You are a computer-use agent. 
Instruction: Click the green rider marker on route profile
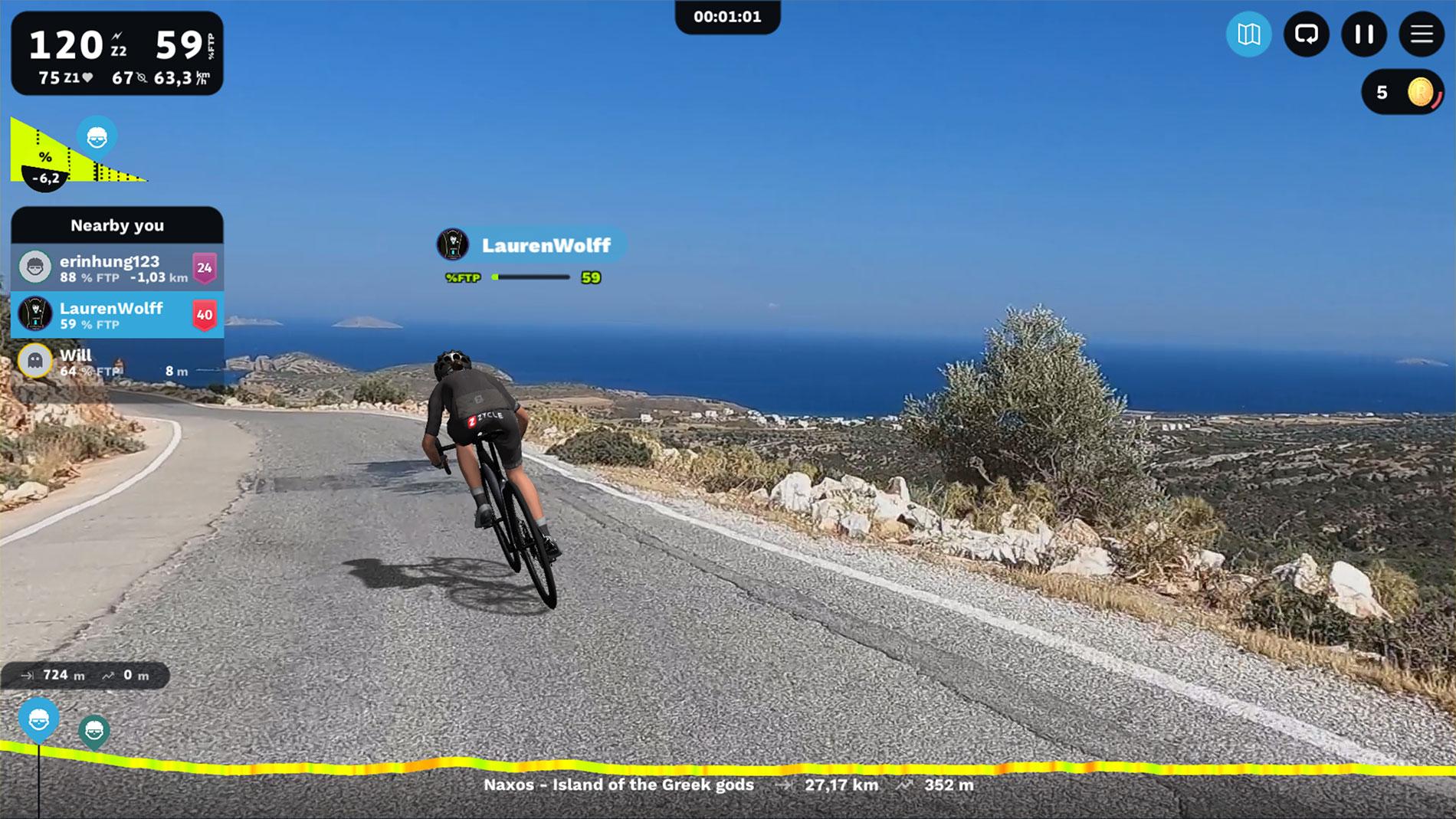point(94,731)
